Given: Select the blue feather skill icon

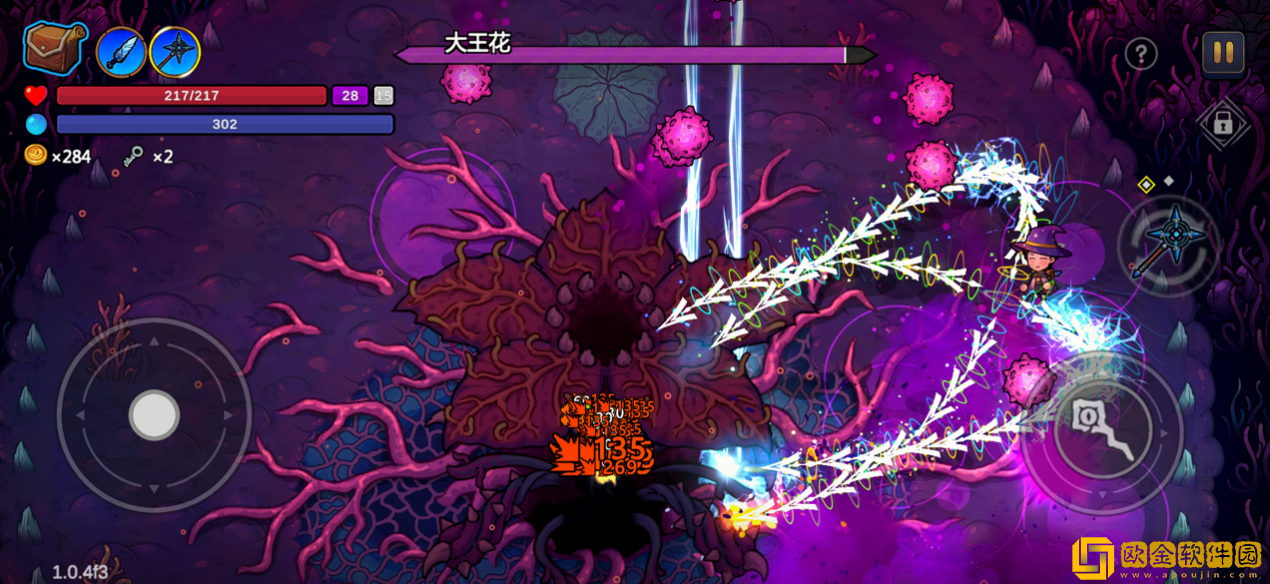Looking at the screenshot, I should [121, 52].
